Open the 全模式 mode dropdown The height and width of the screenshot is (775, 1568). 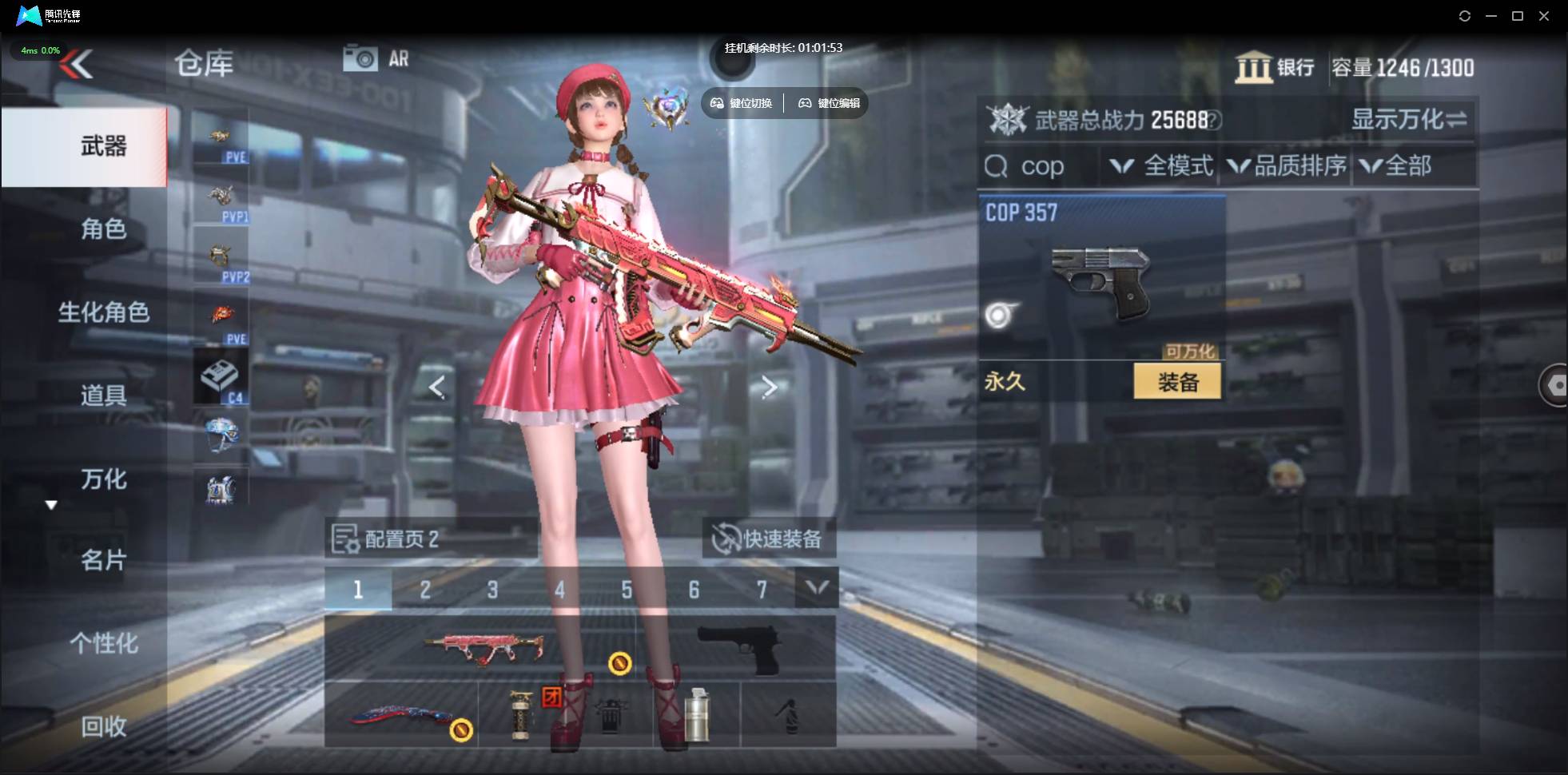pyautogui.click(x=1163, y=166)
